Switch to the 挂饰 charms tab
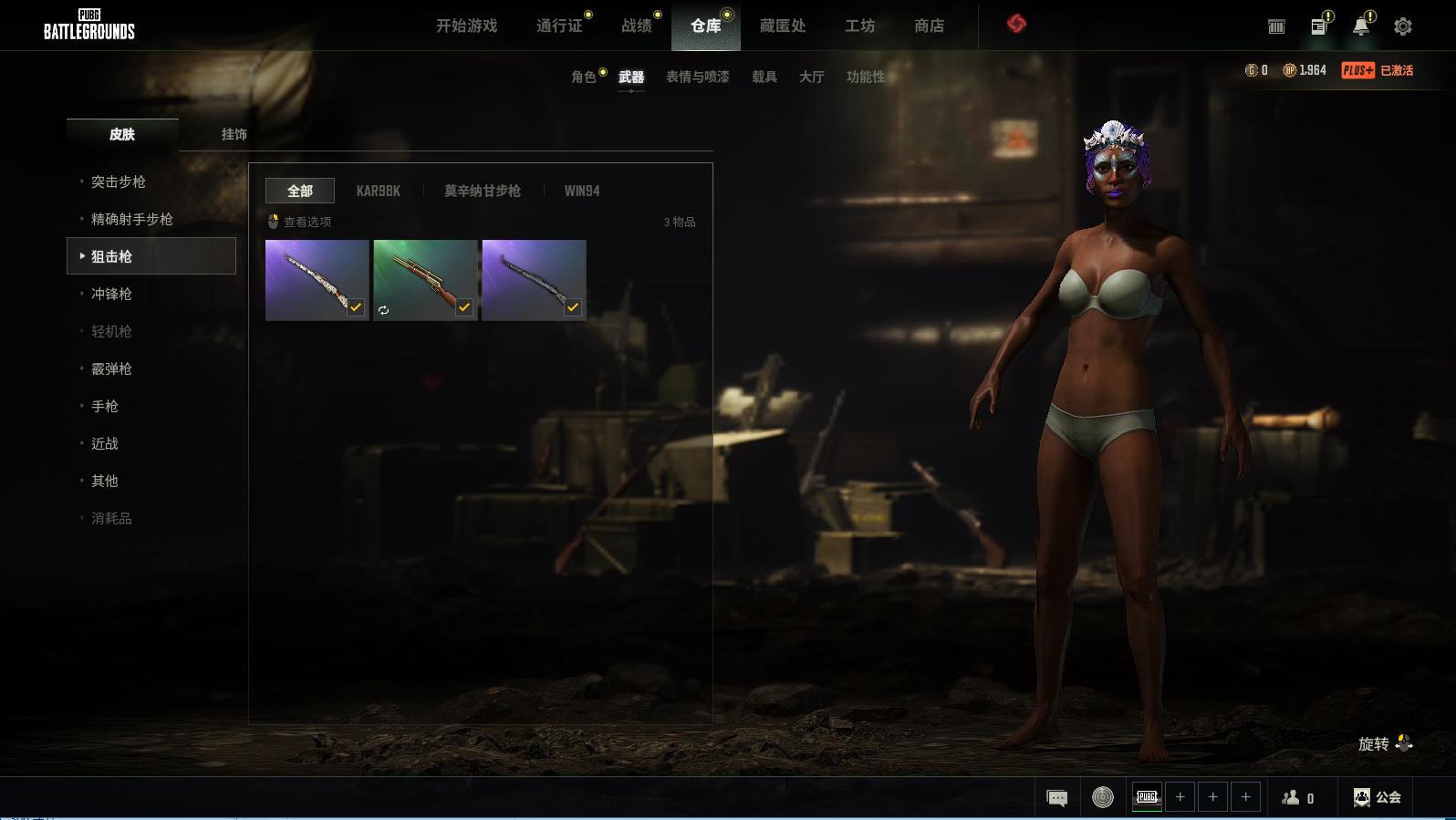1456x820 pixels. (x=234, y=135)
